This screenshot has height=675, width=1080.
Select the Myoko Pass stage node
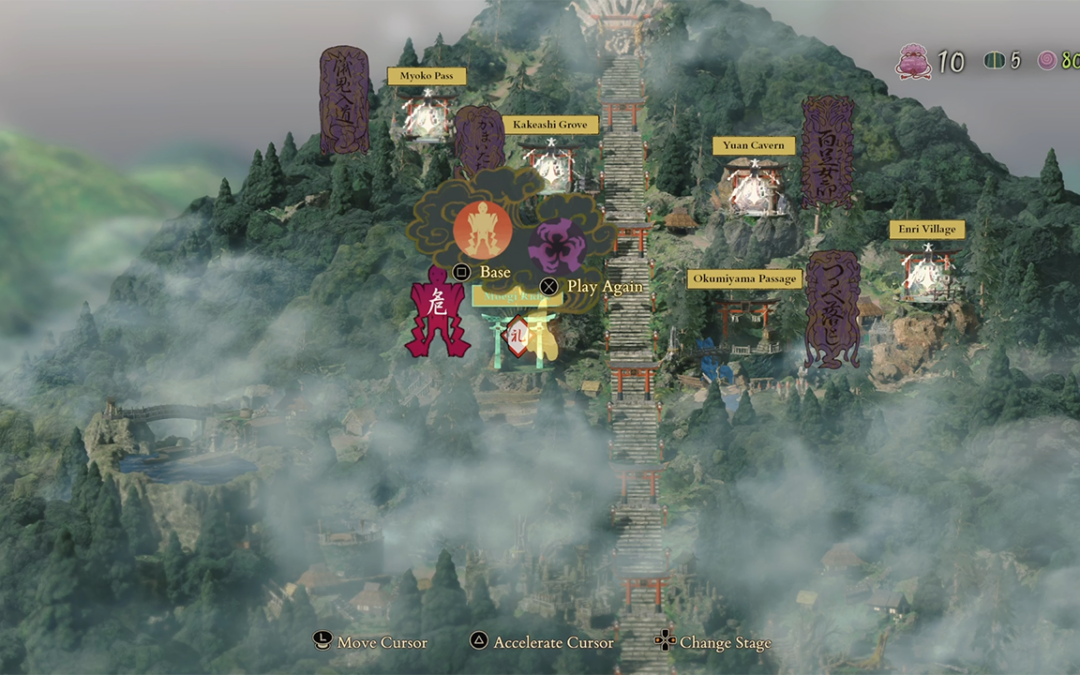[x=427, y=118]
